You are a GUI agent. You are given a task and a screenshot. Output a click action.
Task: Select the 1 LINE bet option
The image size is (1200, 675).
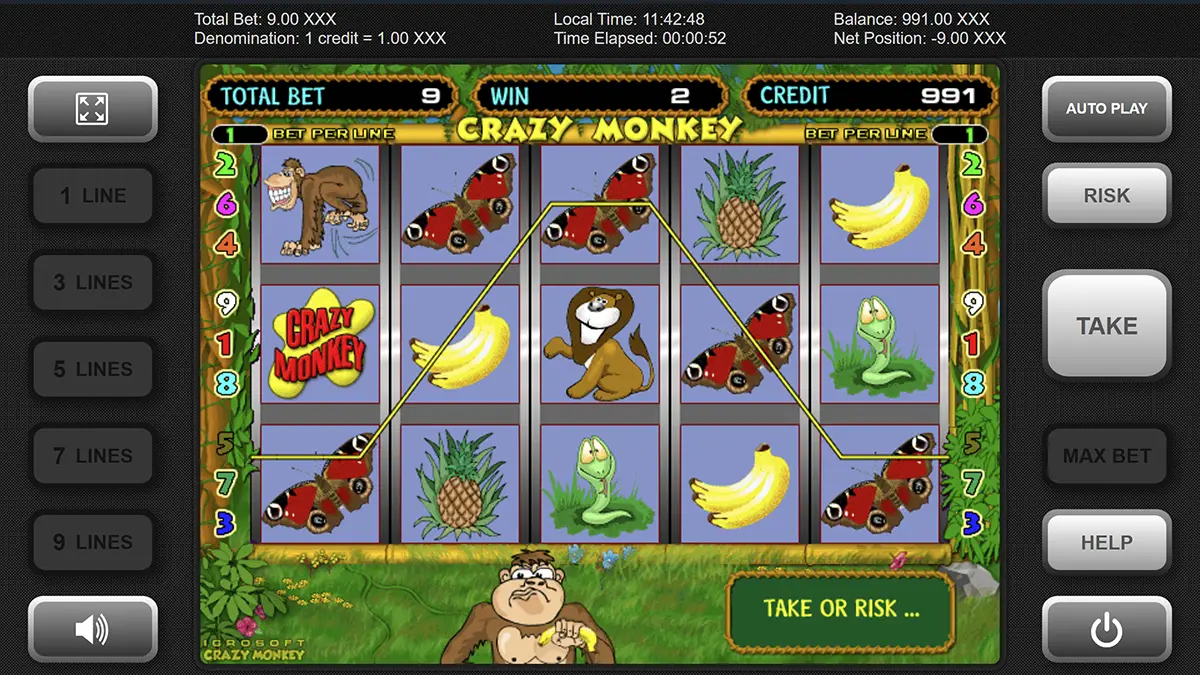[x=92, y=196]
